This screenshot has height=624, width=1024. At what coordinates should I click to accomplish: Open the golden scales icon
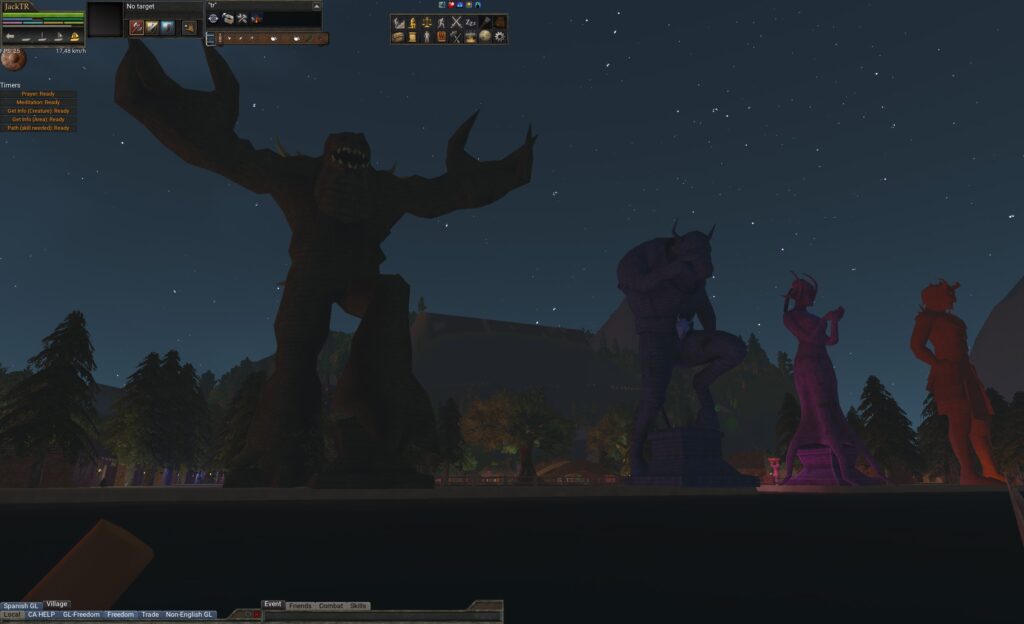click(x=426, y=22)
